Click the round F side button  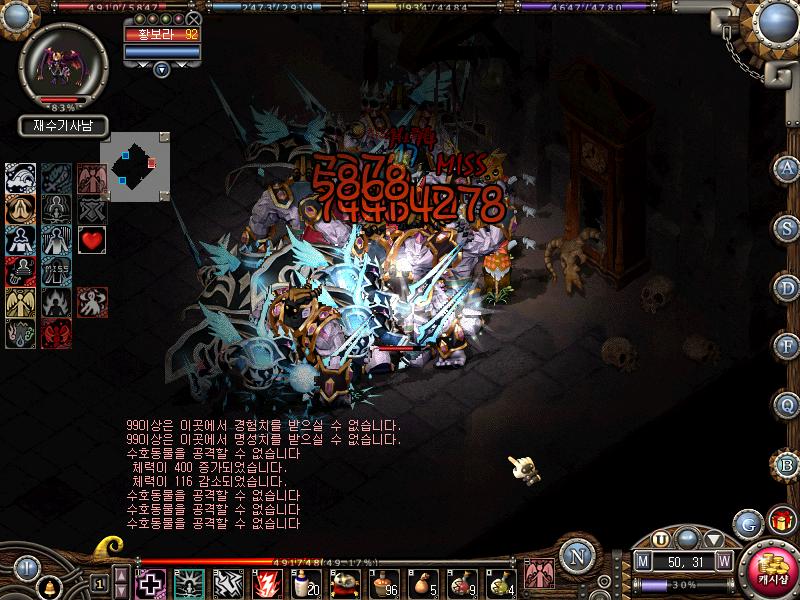[788, 345]
